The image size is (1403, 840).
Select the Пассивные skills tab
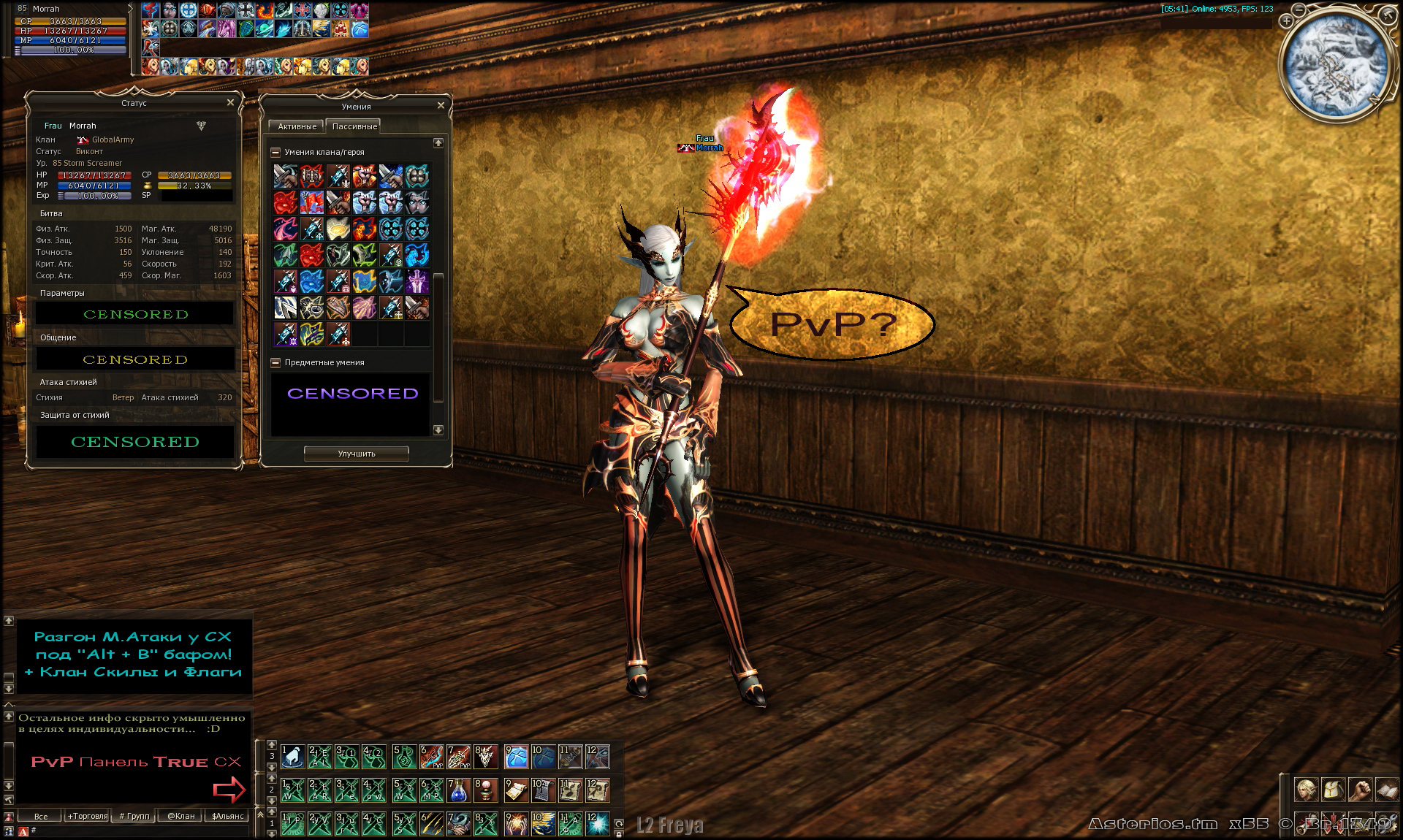pyautogui.click(x=354, y=126)
